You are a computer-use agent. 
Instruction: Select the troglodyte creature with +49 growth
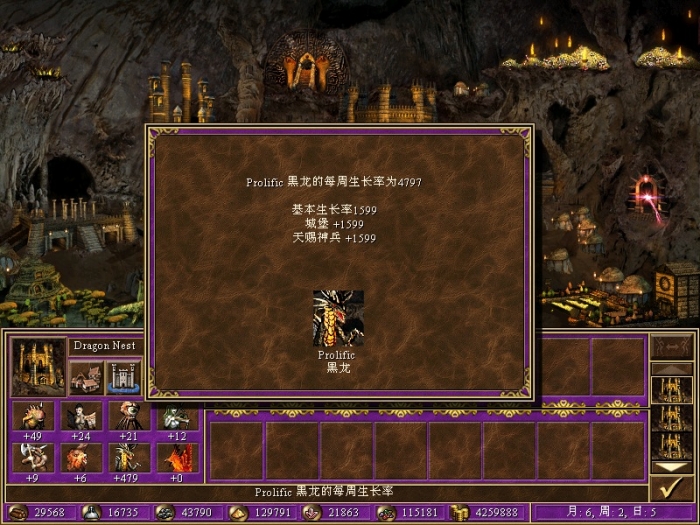pyautogui.click(x=32, y=416)
